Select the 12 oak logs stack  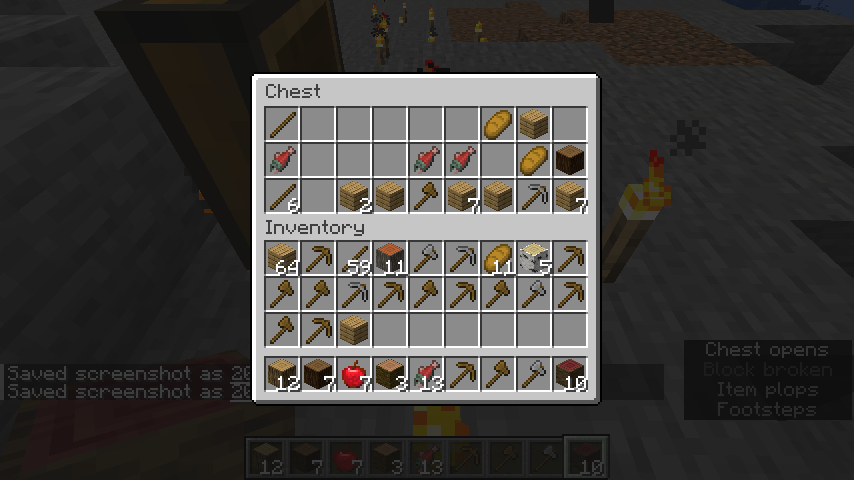click(282, 375)
